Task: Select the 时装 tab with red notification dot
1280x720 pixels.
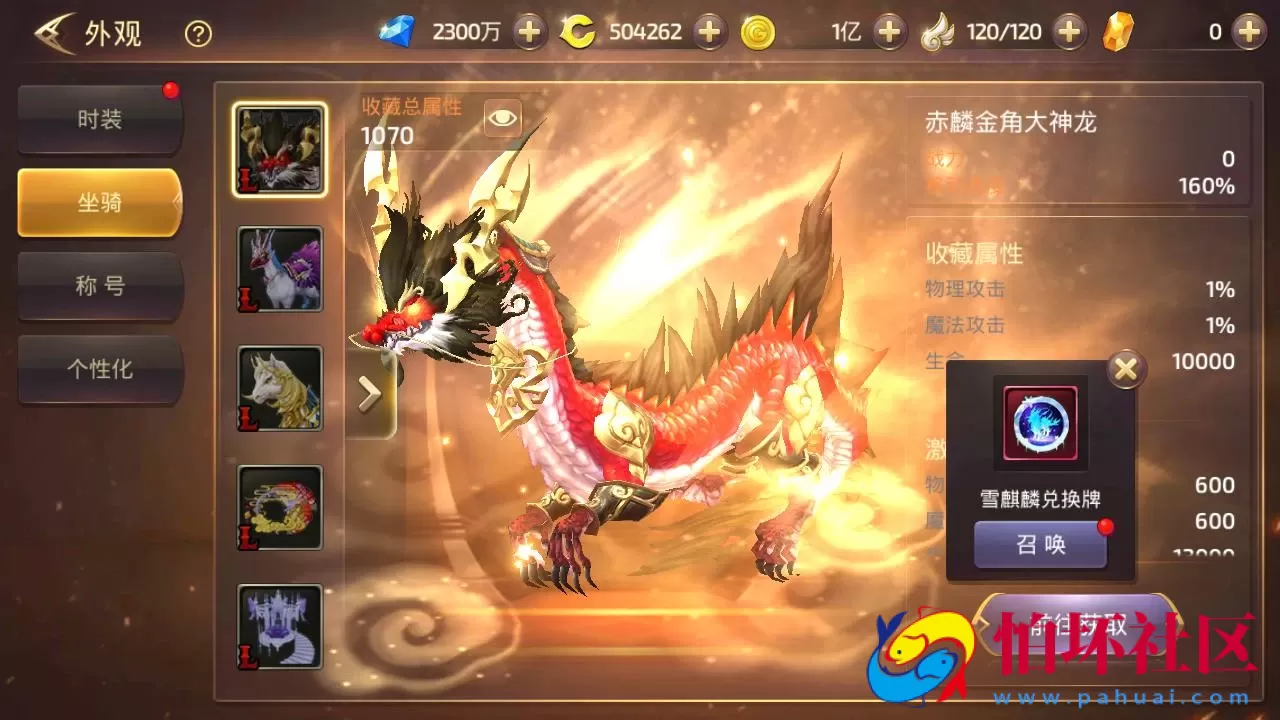Action: pyautogui.click(x=99, y=118)
